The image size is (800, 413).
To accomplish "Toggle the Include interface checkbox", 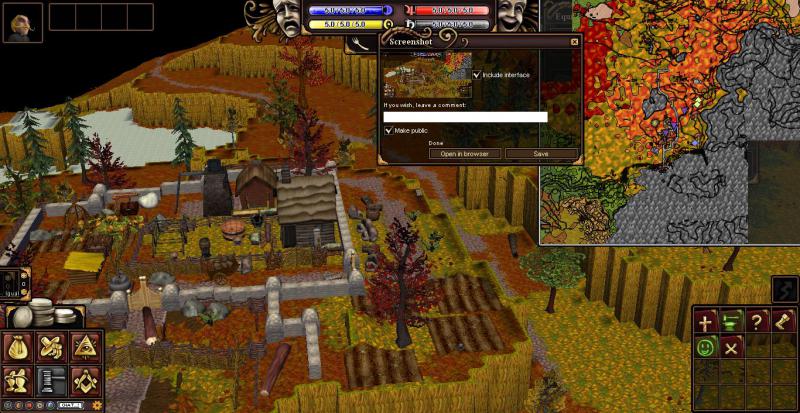I will click(x=477, y=75).
